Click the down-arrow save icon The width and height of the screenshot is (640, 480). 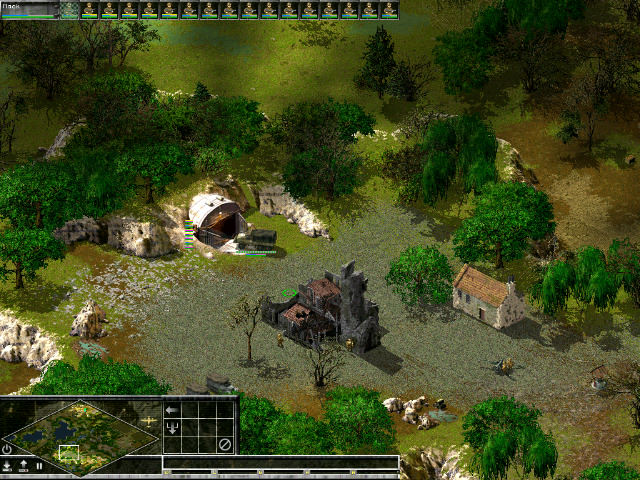point(8,466)
